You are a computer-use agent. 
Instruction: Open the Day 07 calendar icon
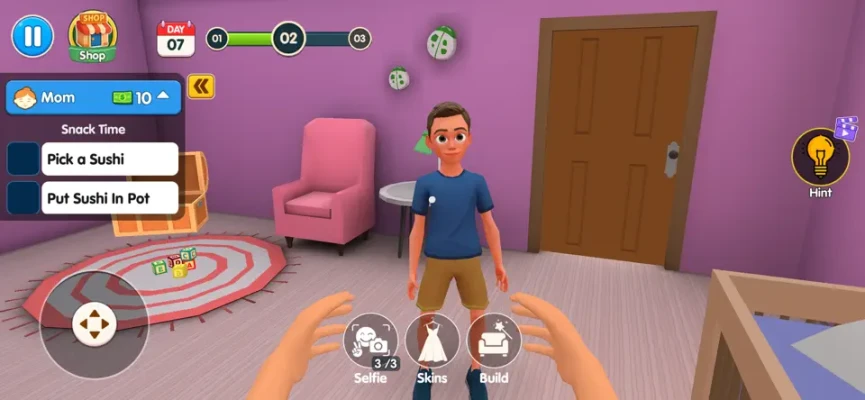176,39
